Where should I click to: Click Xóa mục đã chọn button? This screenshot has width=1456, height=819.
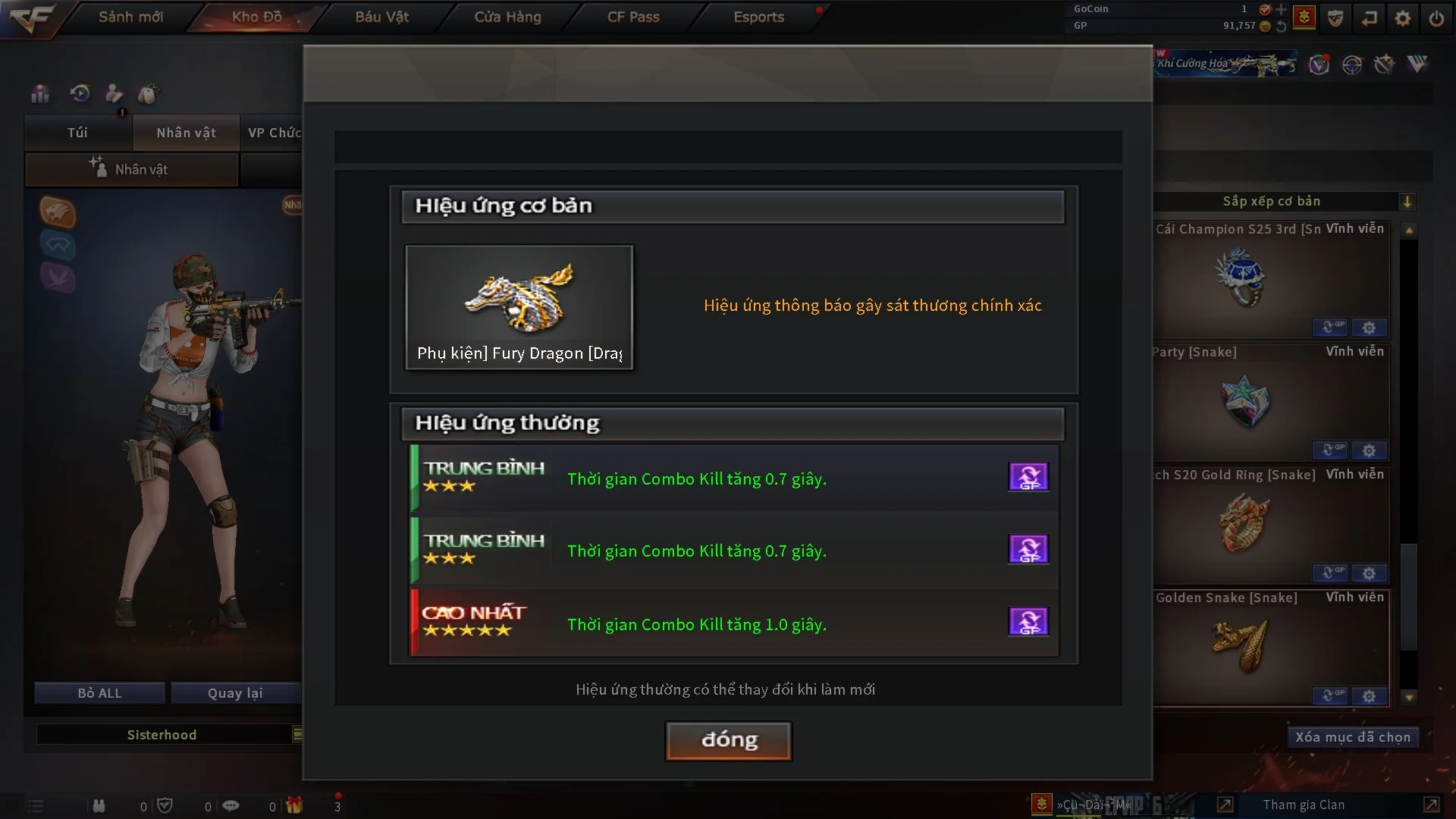[1352, 737]
